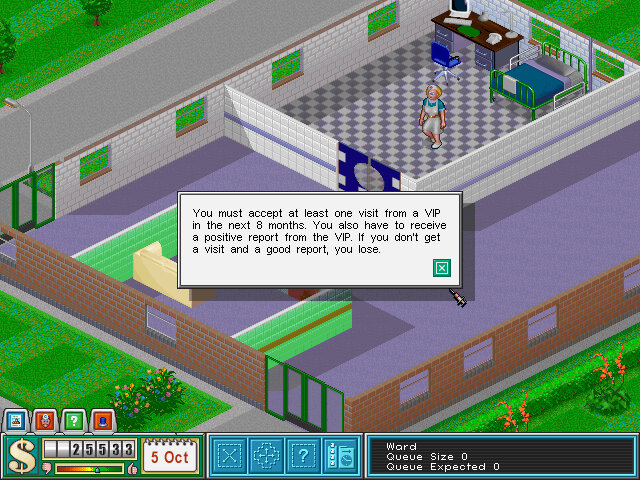Screen dimensions: 640x480
Task: Open the hire staff checklist button
Action: (340, 456)
